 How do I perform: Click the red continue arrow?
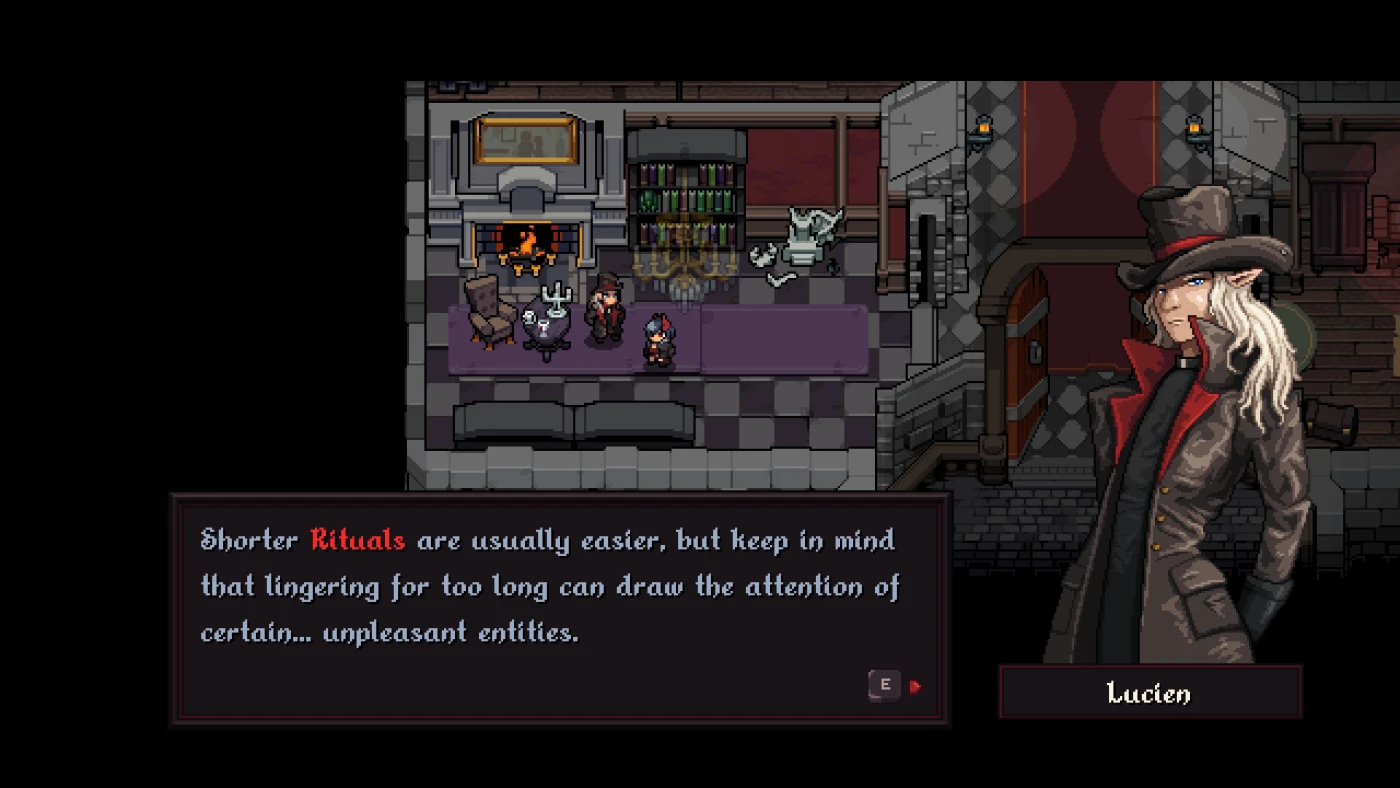pyautogui.click(x=916, y=686)
